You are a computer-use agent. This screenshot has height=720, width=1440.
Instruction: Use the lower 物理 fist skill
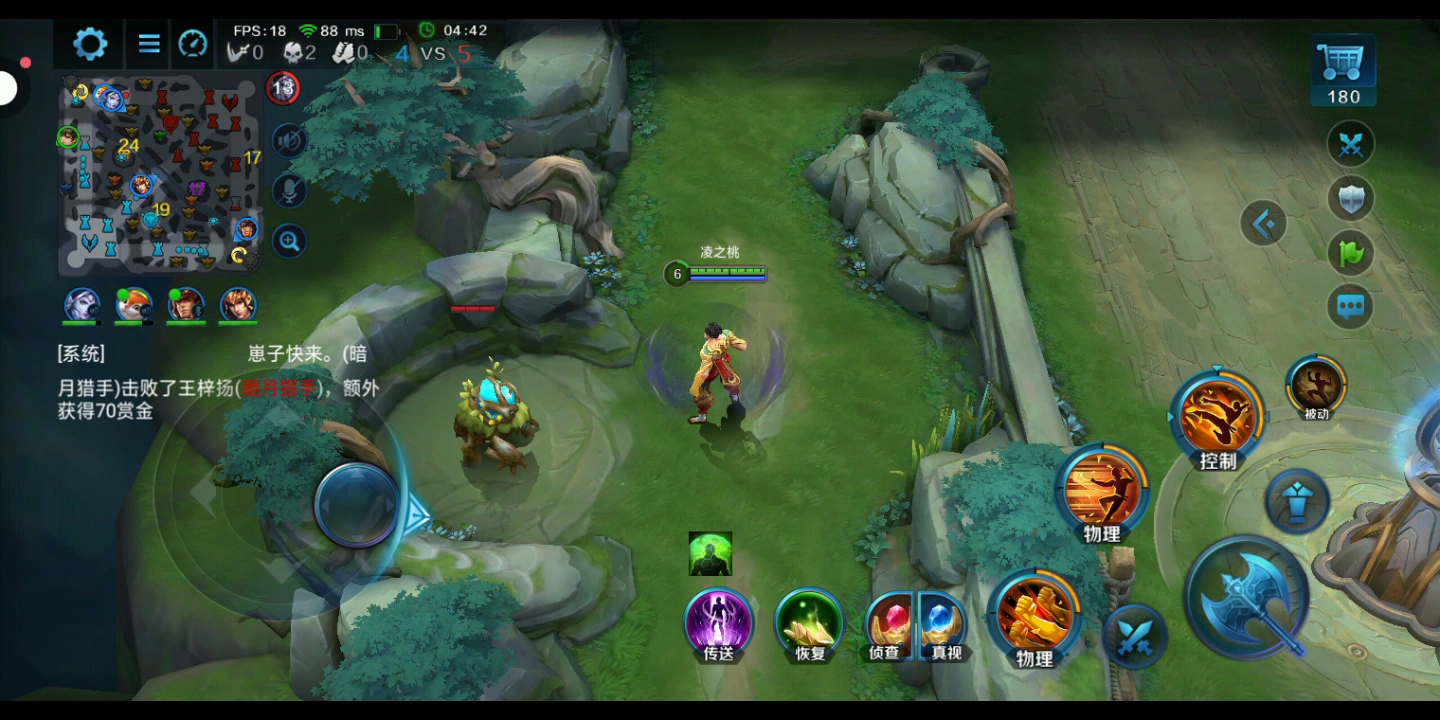pos(1033,614)
